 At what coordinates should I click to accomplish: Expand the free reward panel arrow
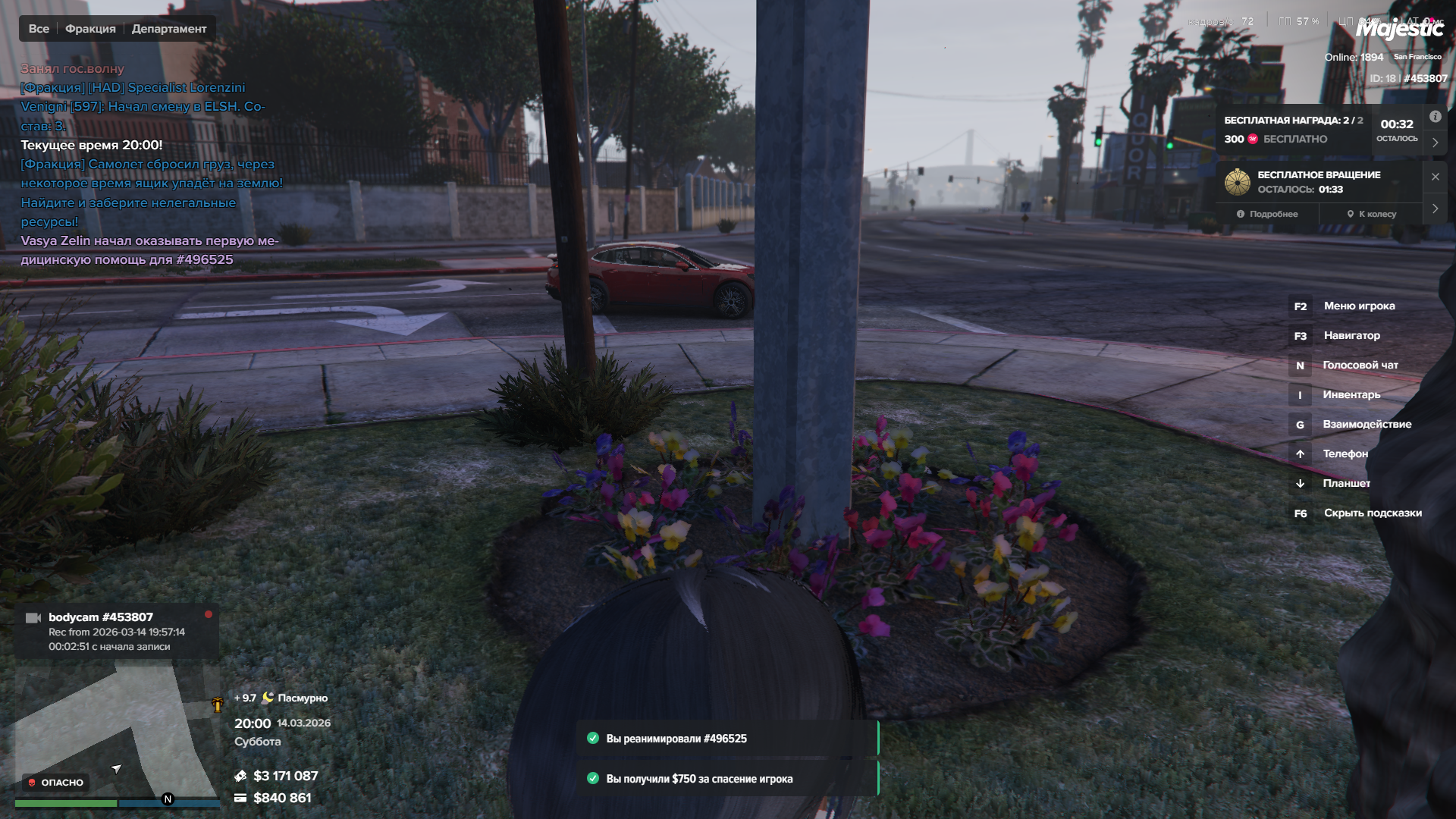coord(1435,143)
